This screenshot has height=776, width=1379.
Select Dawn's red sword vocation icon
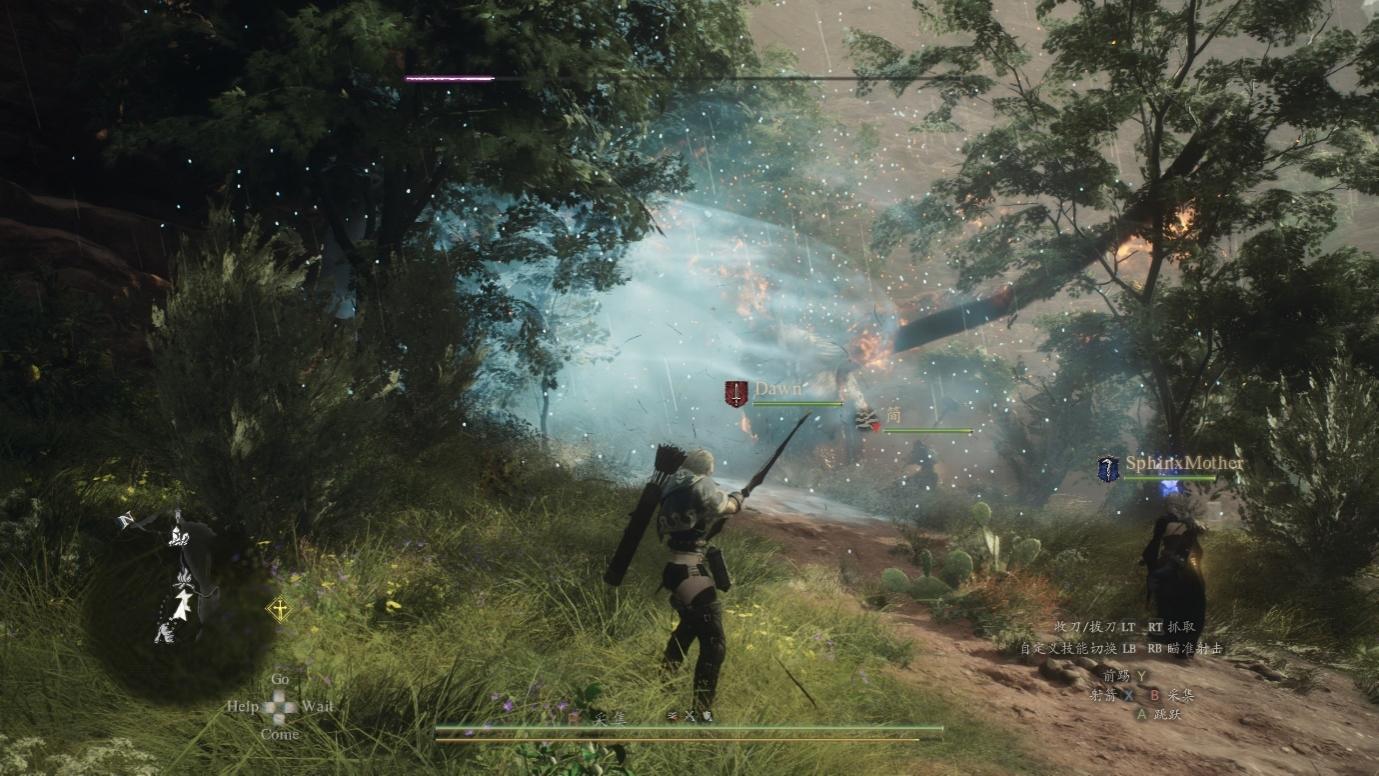736,393
